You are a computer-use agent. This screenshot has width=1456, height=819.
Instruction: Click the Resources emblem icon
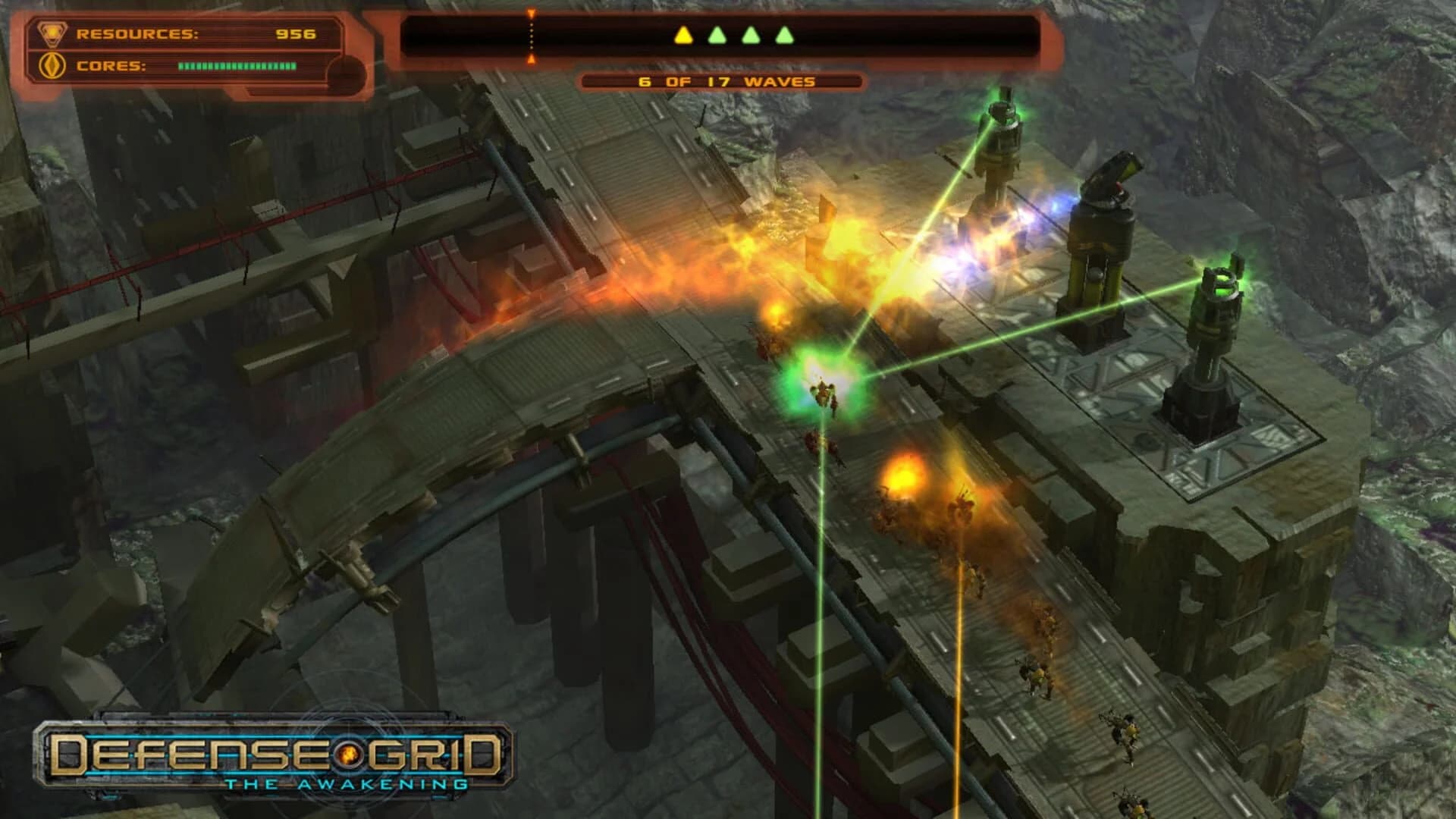(x=51, y=33)
